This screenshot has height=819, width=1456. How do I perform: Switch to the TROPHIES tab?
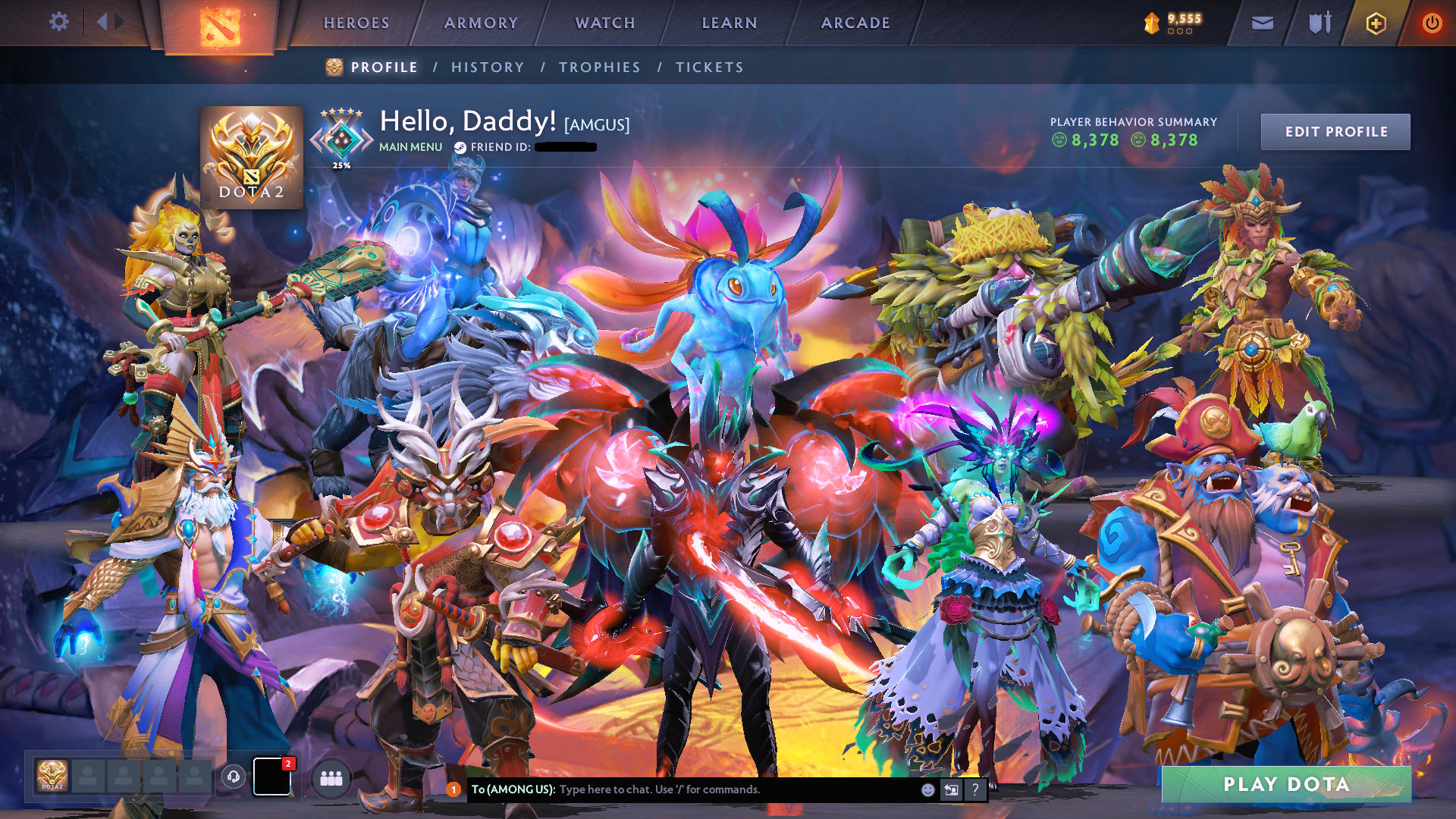tap(599, 67)
